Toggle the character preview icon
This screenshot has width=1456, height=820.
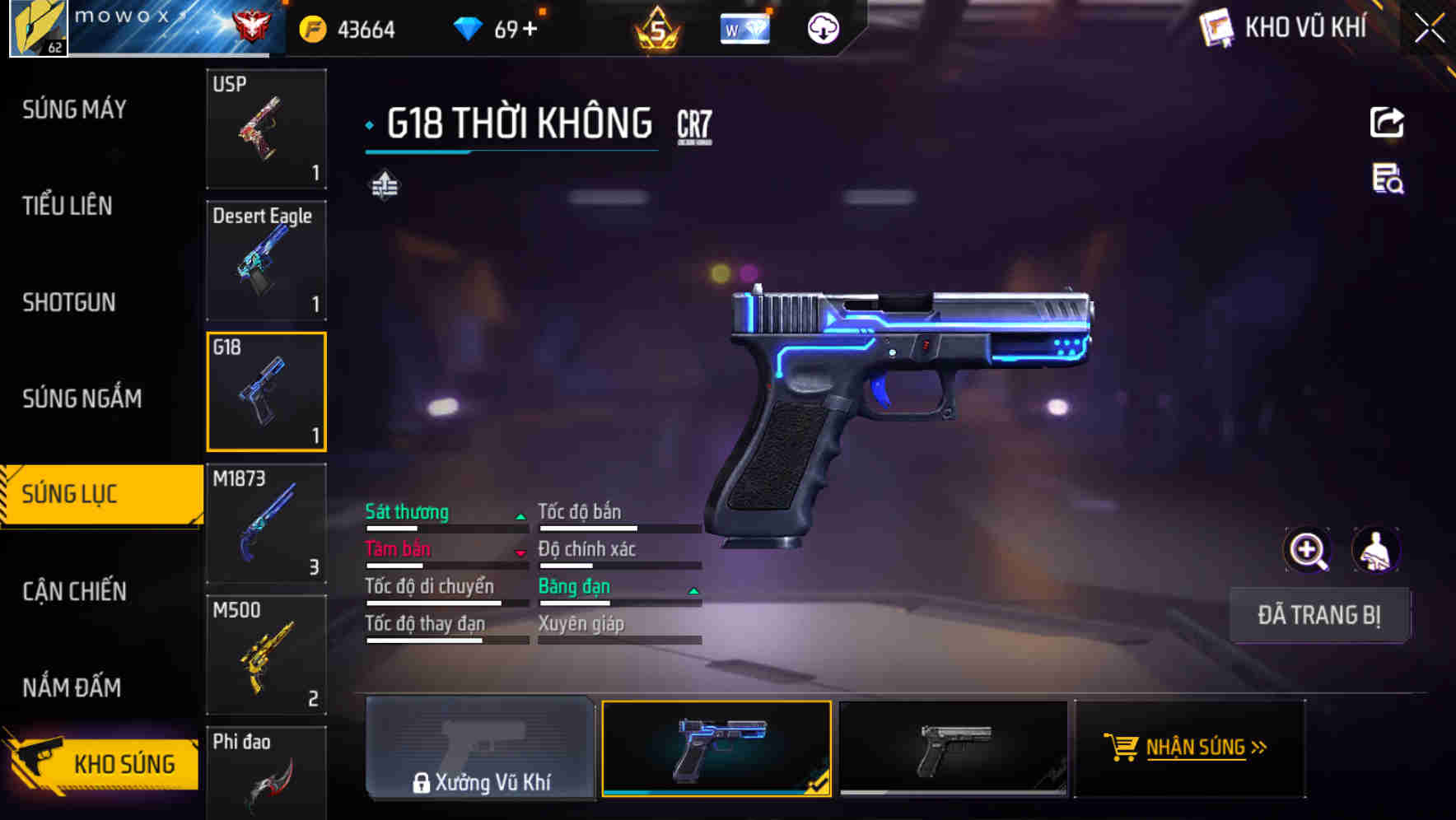point(1377,550)
